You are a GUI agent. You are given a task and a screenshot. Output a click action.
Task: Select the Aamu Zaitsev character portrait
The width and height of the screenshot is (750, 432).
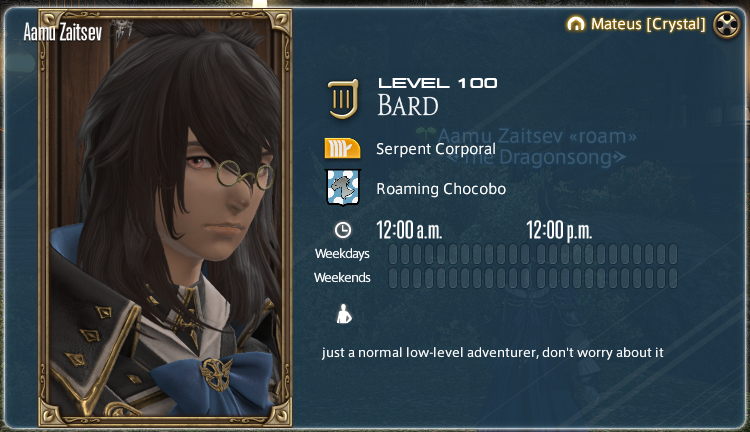click(x=165, y=215)
